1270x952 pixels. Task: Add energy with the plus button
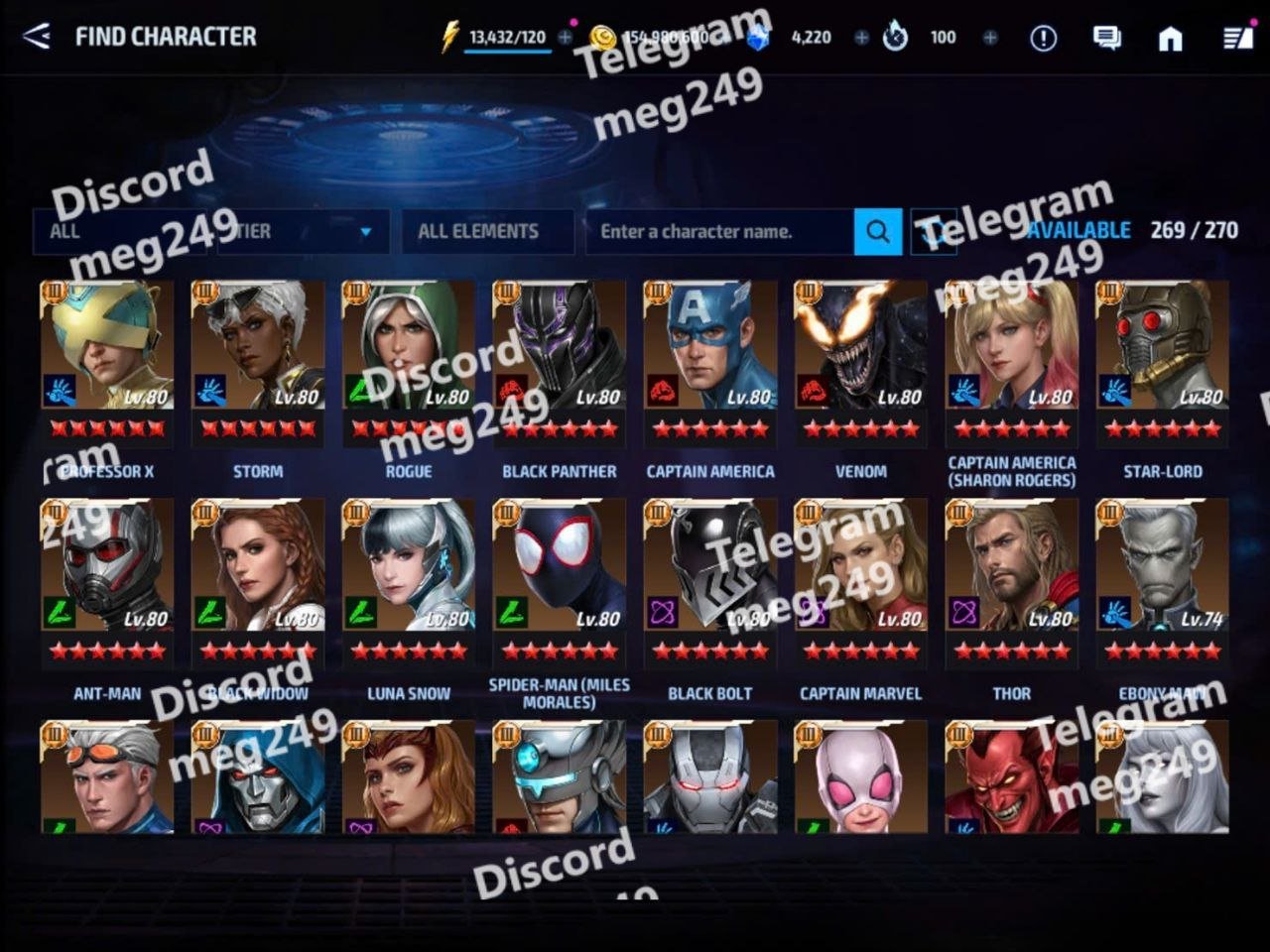pos(566,37)
